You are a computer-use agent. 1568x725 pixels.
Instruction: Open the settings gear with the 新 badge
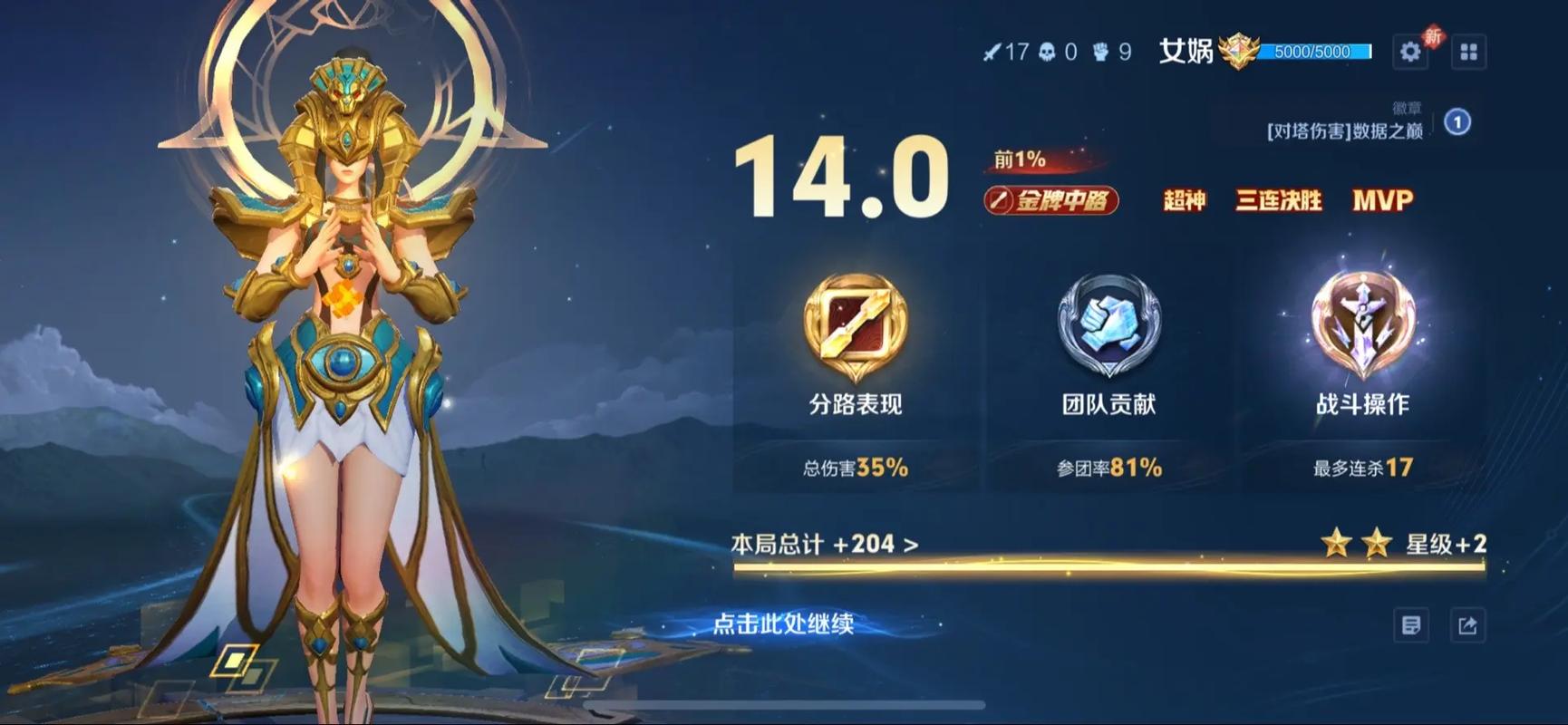(1410, 52)
